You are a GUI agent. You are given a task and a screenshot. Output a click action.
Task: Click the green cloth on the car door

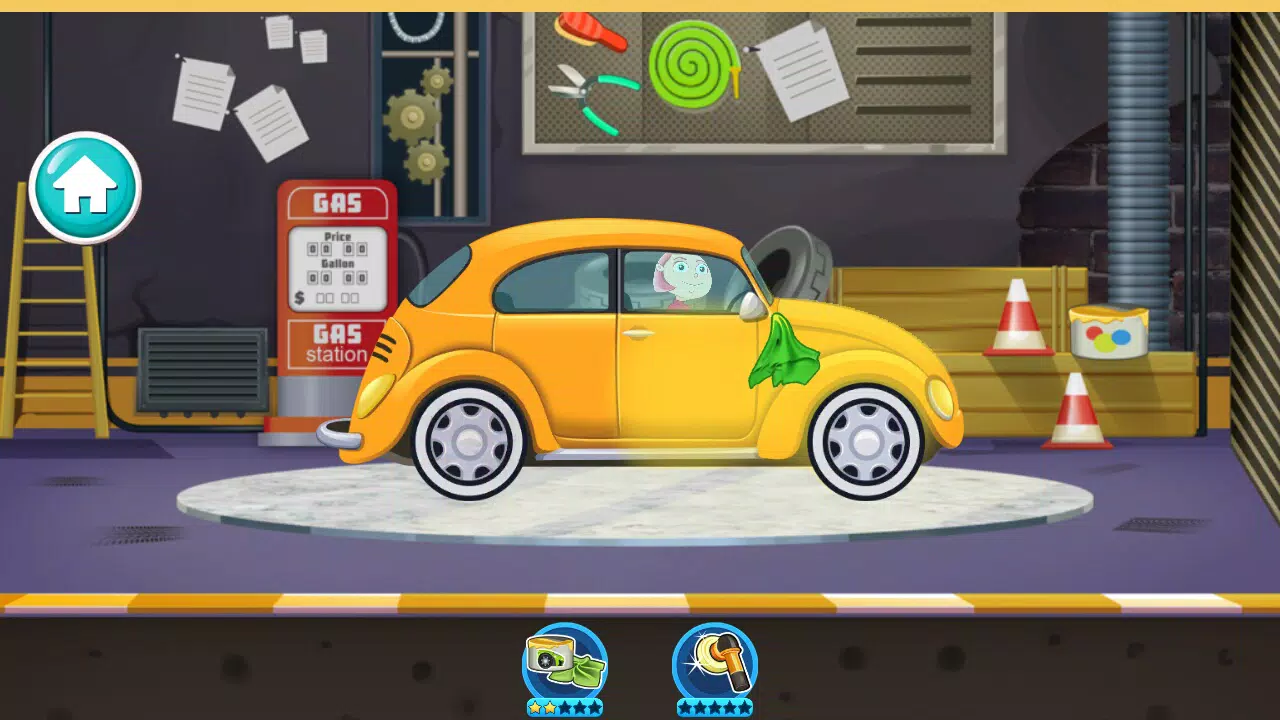[x=785, y=355]
